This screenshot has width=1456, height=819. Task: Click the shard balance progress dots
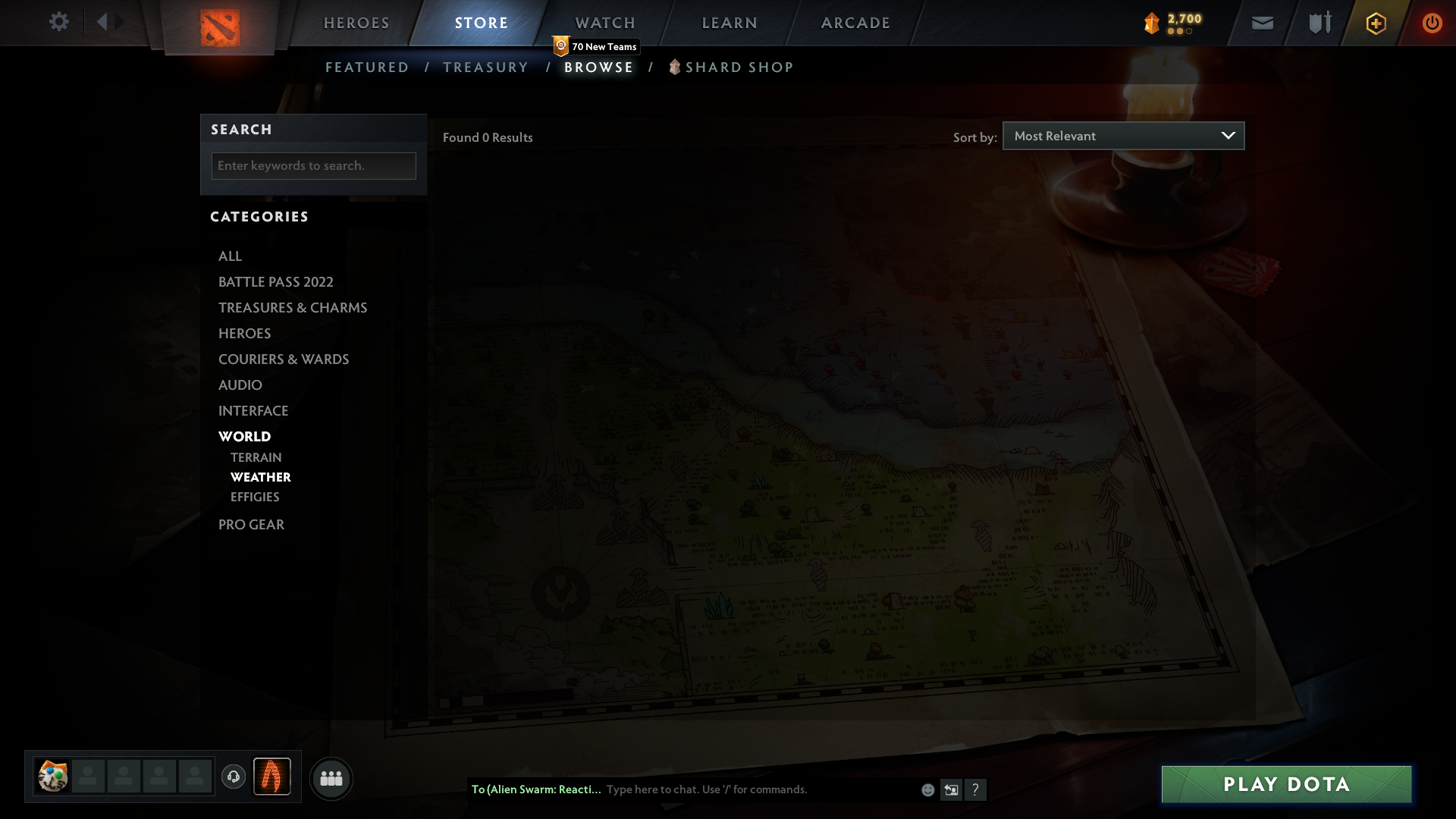click(x=1178, y=31)
